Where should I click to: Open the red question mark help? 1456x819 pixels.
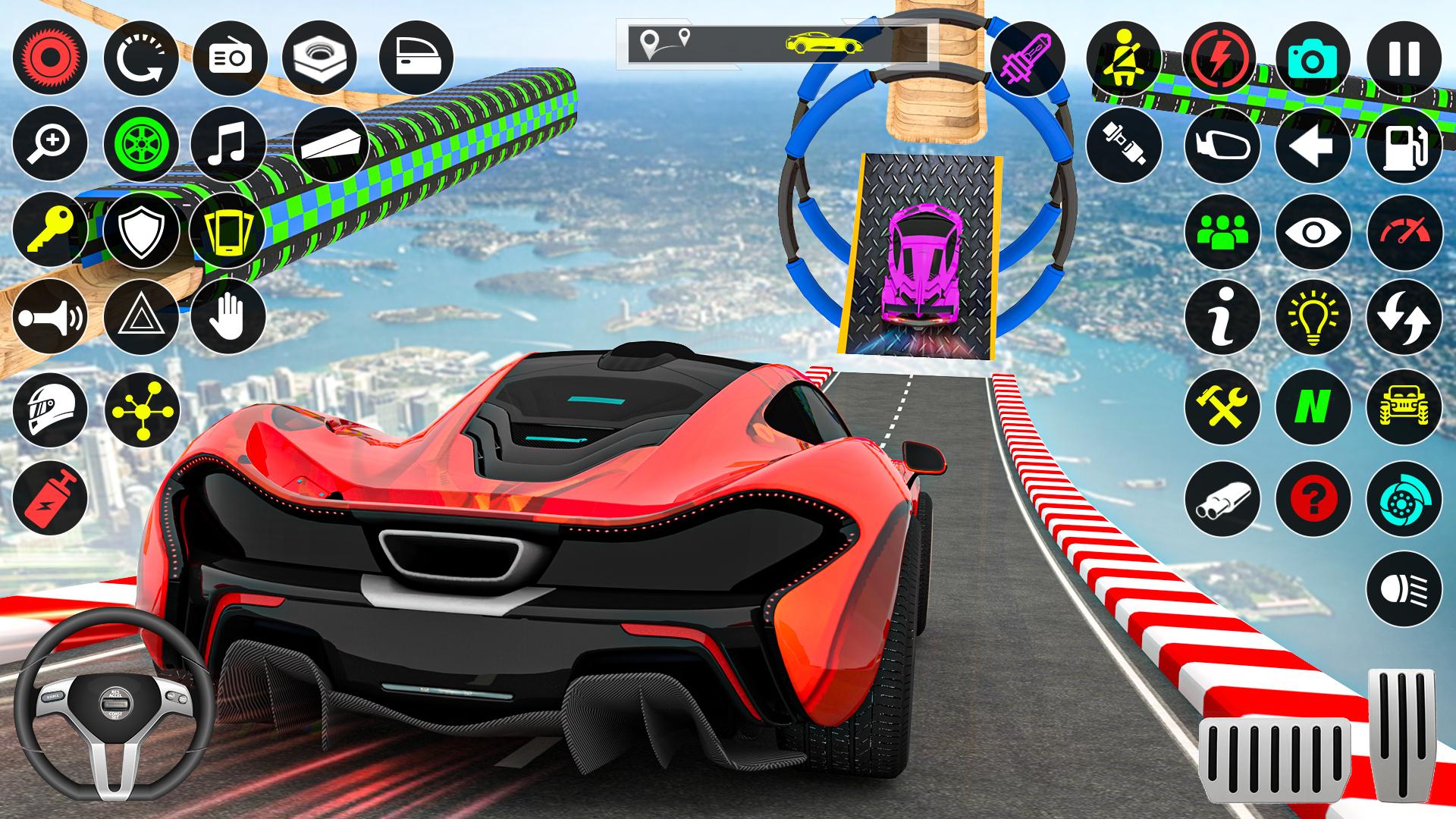click(x=1313, y=498)
